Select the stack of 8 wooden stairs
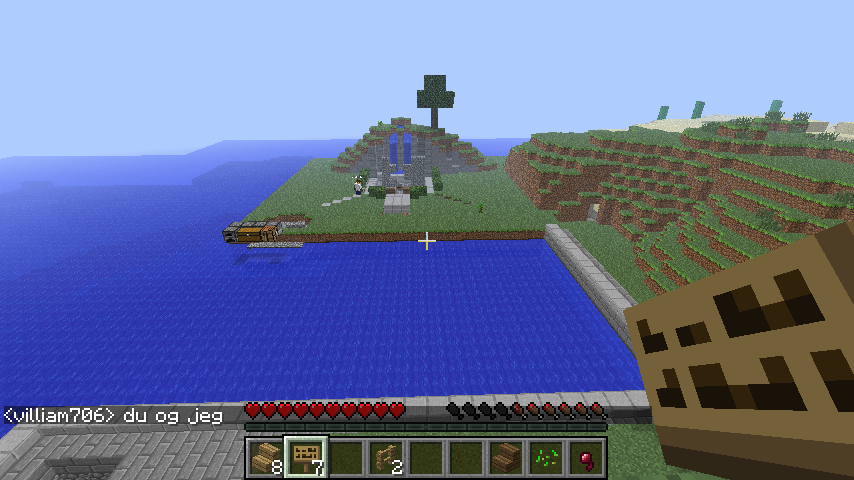Screen dimensions: 854x480 point(265,458)
